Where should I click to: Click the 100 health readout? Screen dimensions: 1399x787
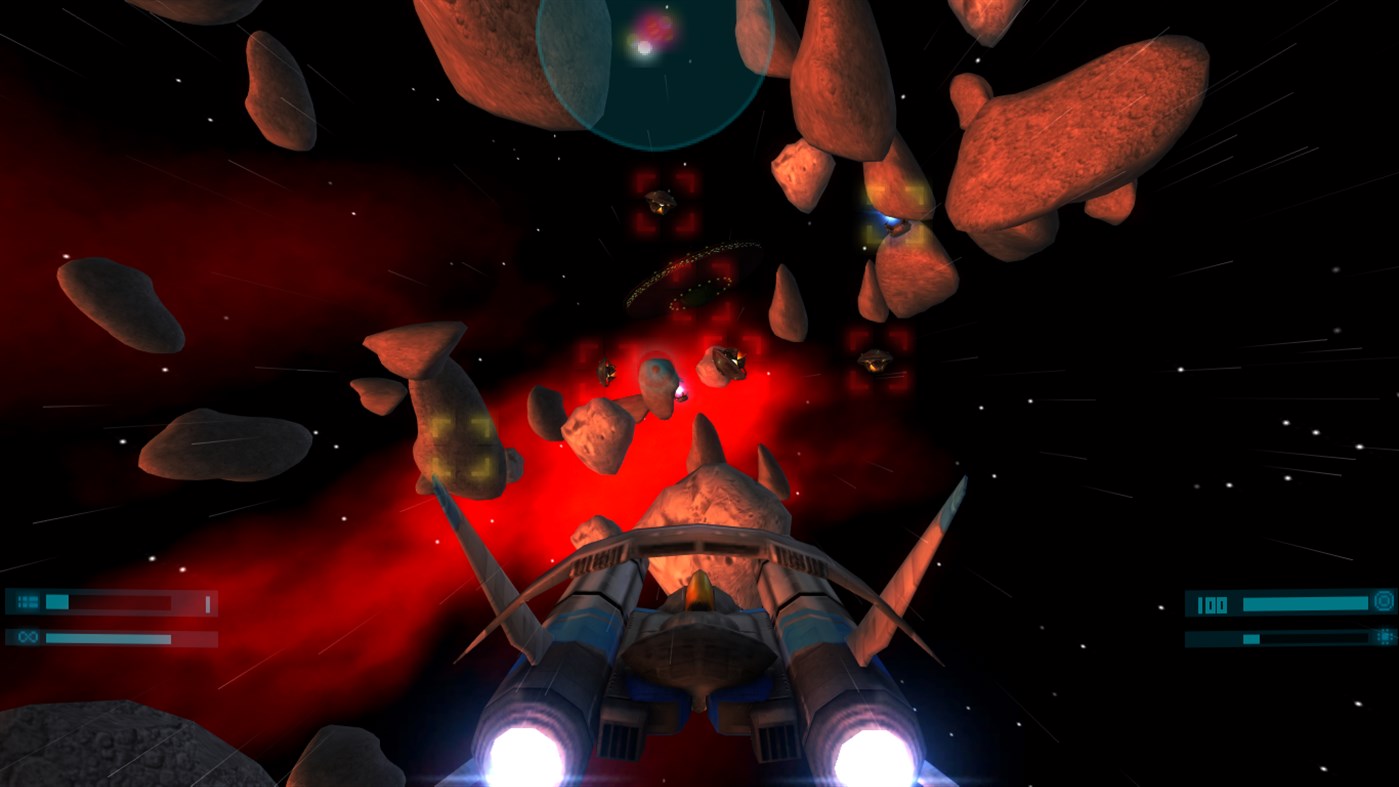[1212, 603]
